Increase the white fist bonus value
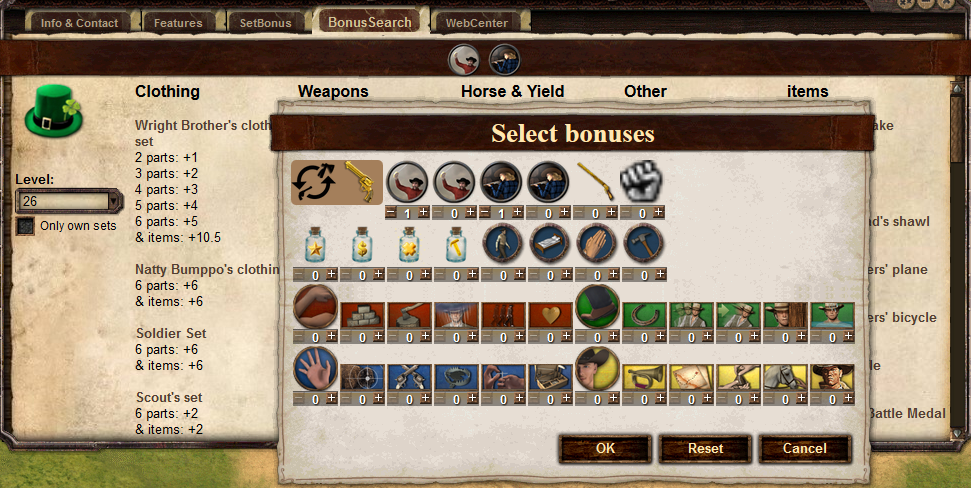Screen dimensions: 971x488 [x=659, y=212]
